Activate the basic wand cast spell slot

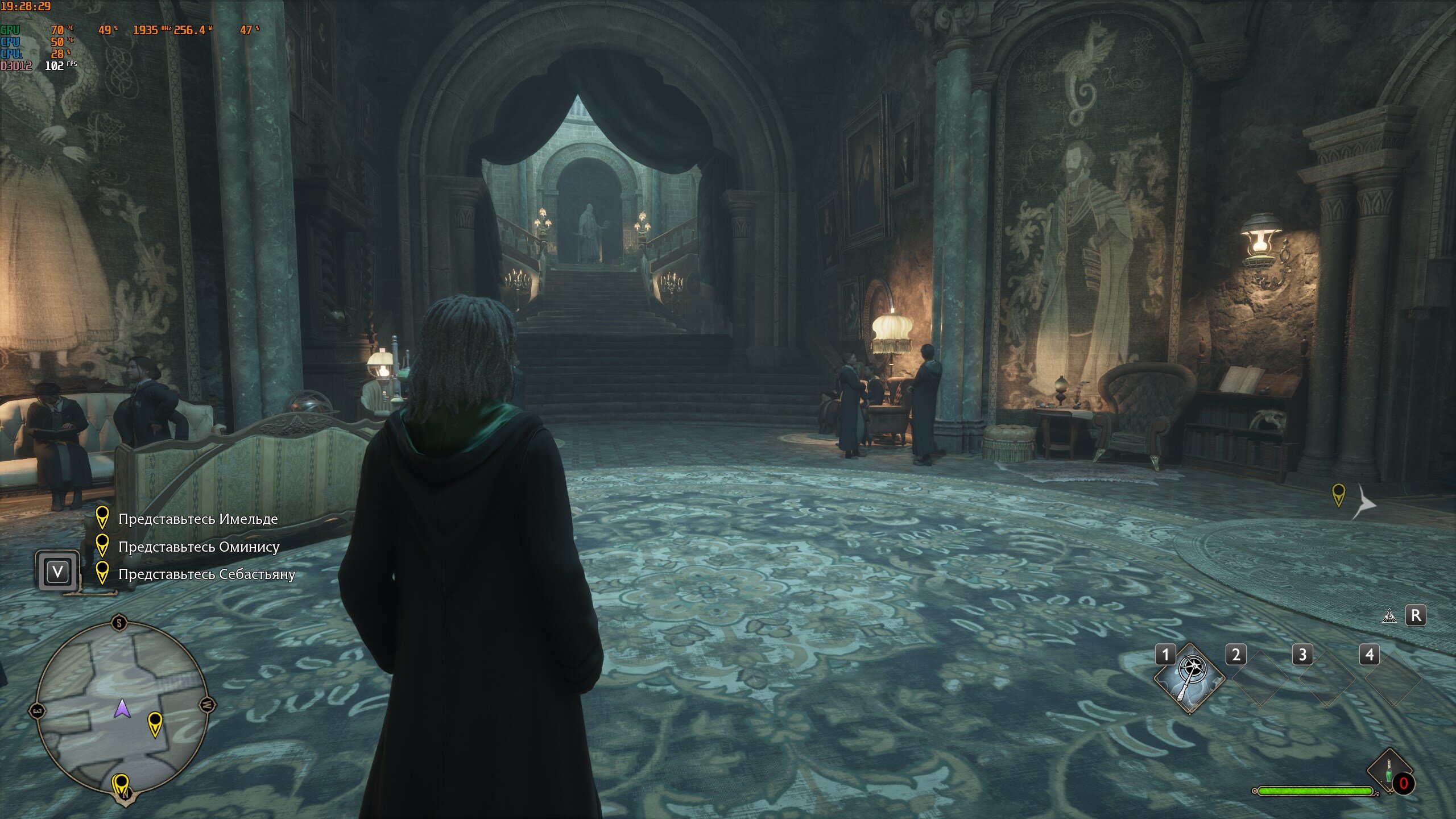(x=1189, y=677)
